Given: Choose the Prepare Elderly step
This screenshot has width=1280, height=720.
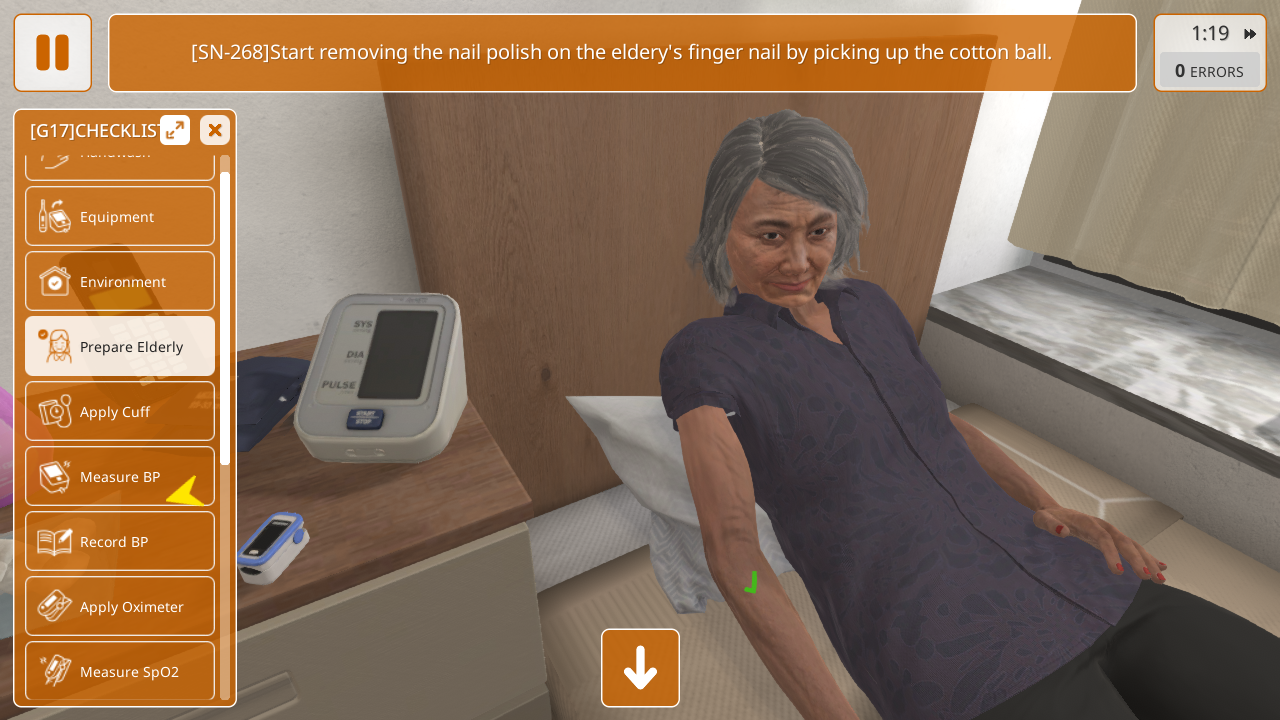Looking at the screenshot, I should (x=120, y=346).
